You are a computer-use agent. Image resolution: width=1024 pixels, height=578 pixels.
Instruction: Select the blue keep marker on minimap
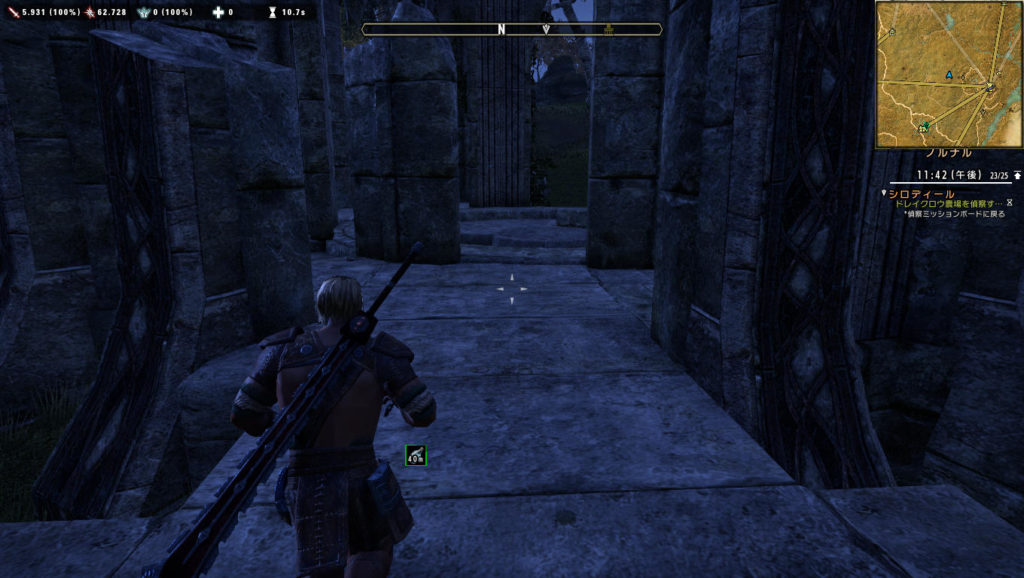pyautogui.click(x=948, y=75)
